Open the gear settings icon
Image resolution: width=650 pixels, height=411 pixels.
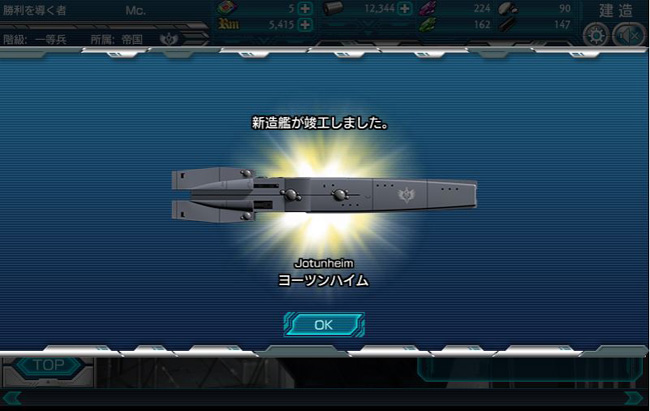click(x=596, y=35)
